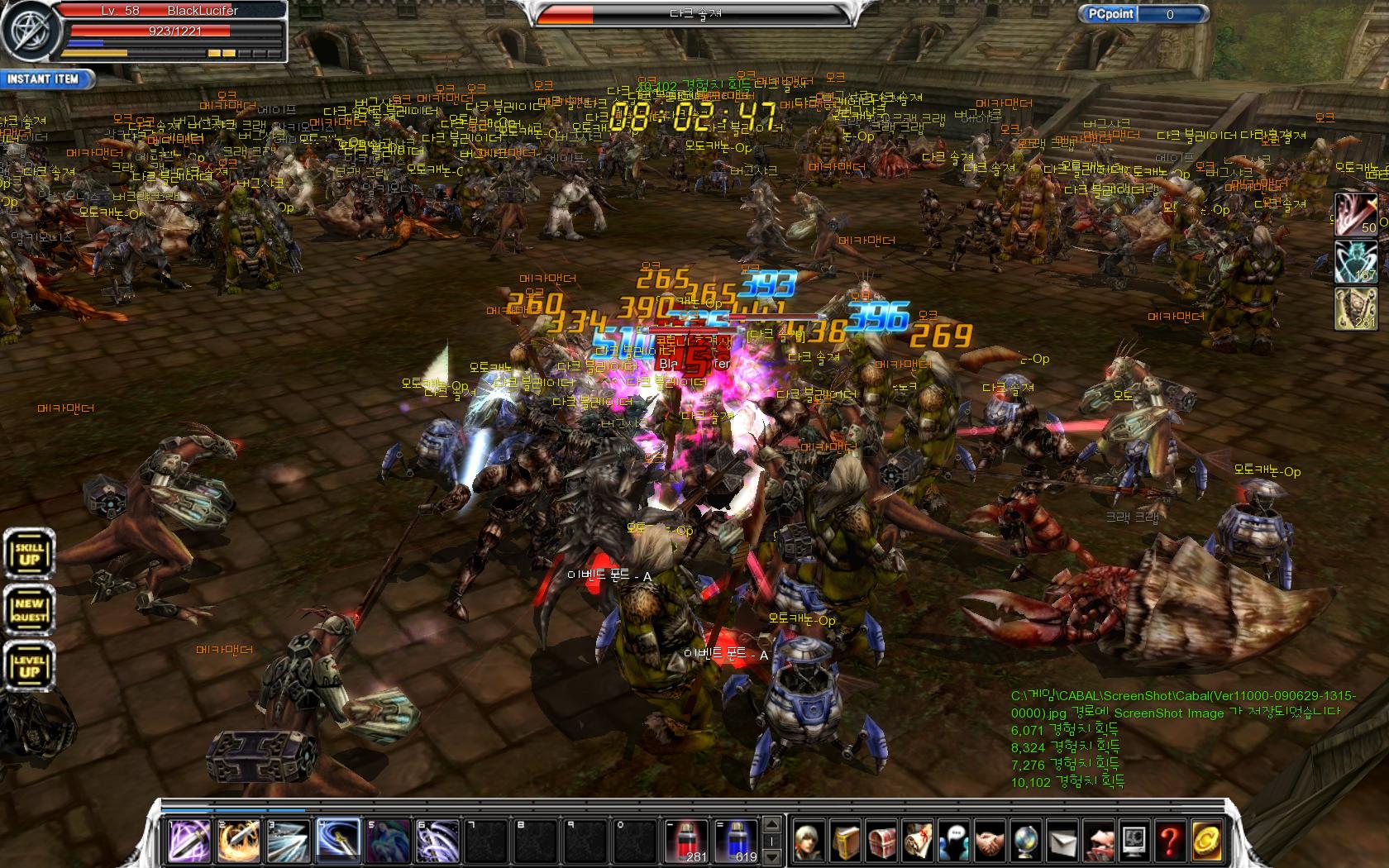Click the SKILL UP notification button
Screen dimensions: 1389x868
click(x=30, y=553)
